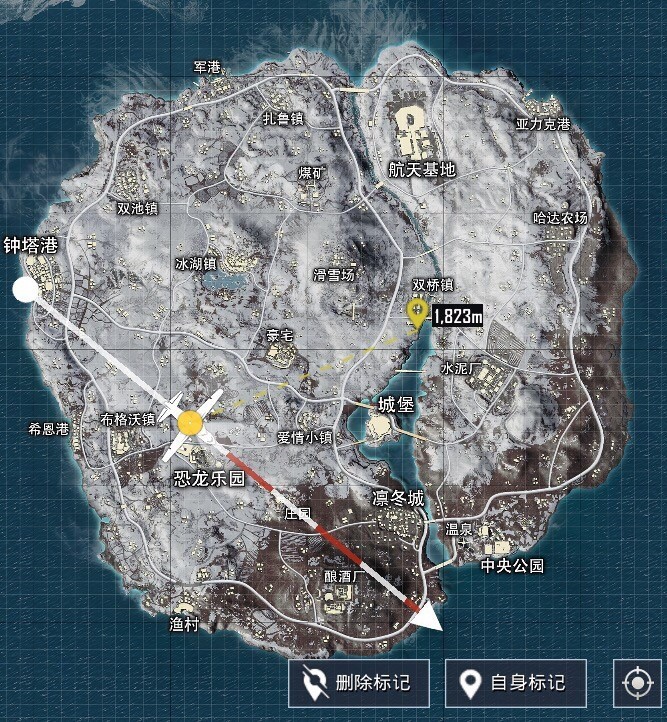Image resolution: width=667 pixels, height=722 pixels.
Task: Click the airplane icon on the flight path
Action: [190, 425]
